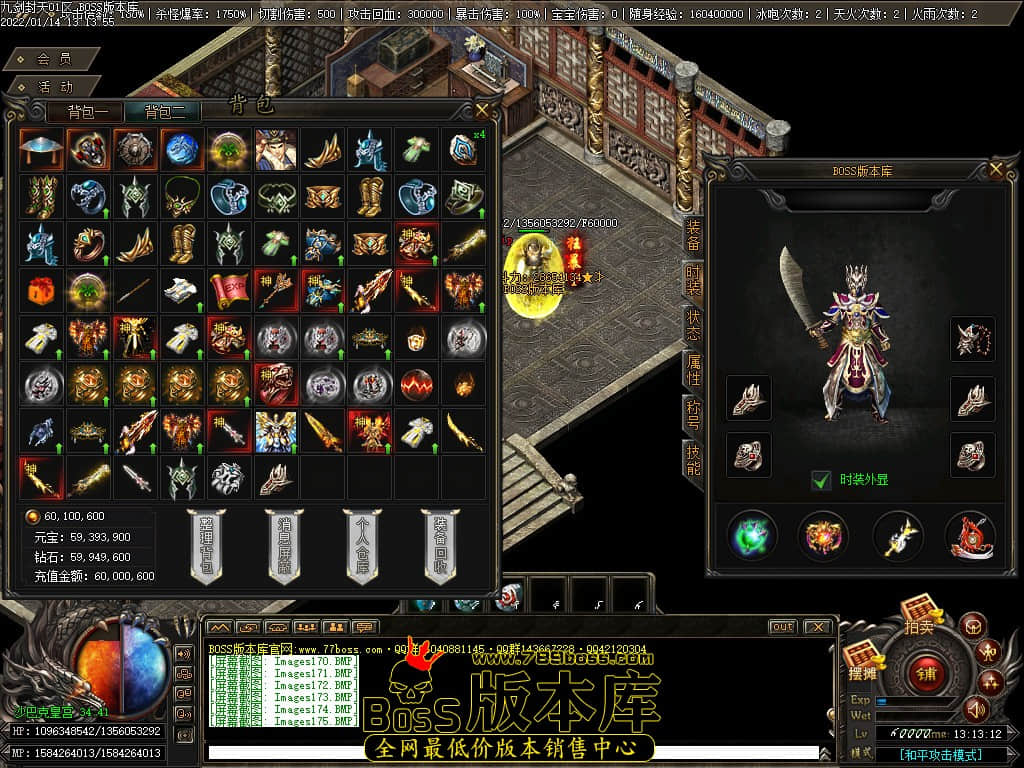Click the chat window's out button
The height and width of the screenshot is (768, 1024).
[782, 627]
